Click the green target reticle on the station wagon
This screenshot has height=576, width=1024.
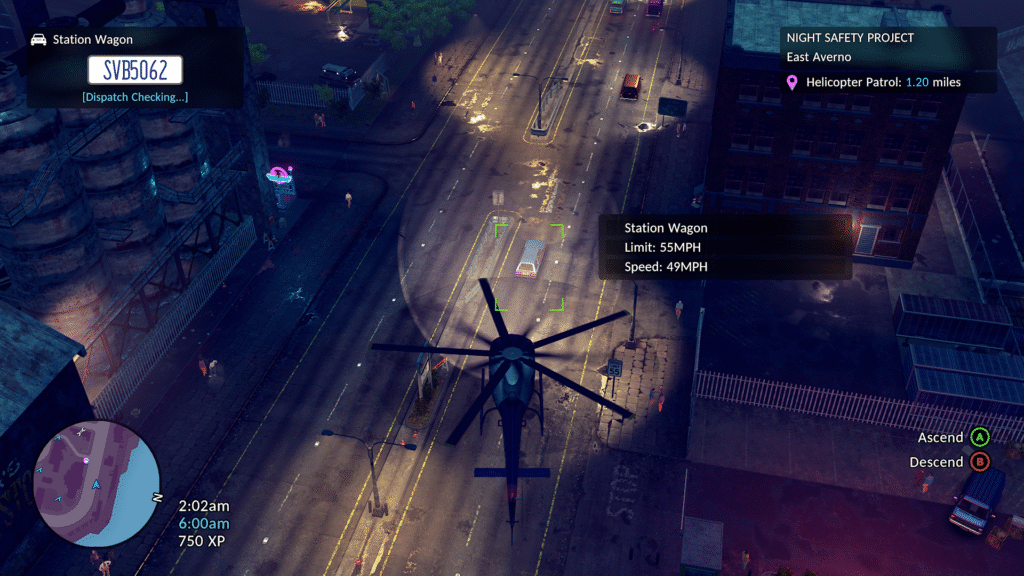pyautogui.click(x=529, y=266)
